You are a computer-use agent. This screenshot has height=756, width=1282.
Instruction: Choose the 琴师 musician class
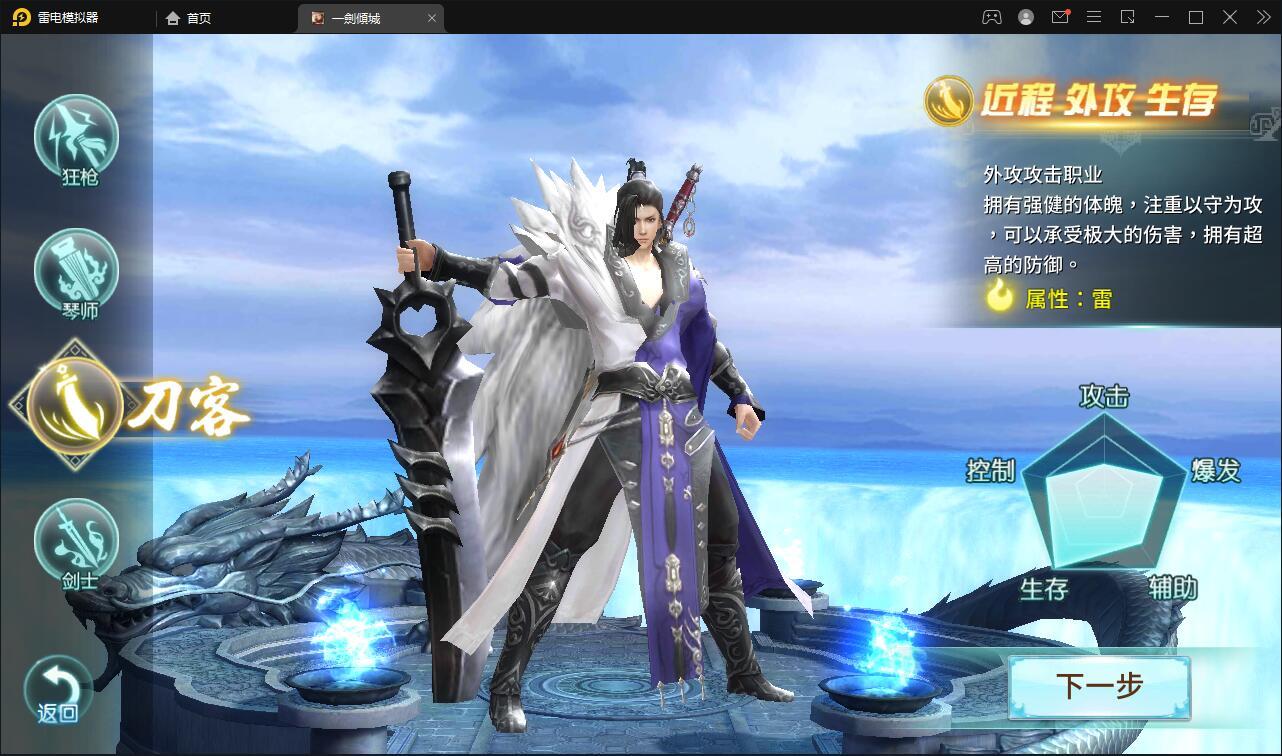pos(77,272)
